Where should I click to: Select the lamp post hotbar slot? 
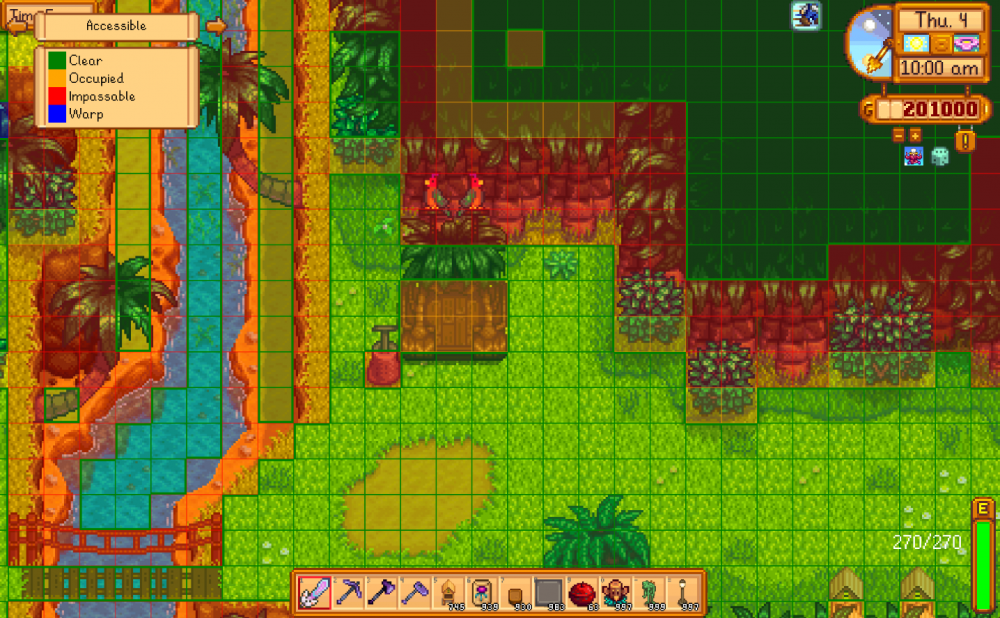click(x=681, y=592)
